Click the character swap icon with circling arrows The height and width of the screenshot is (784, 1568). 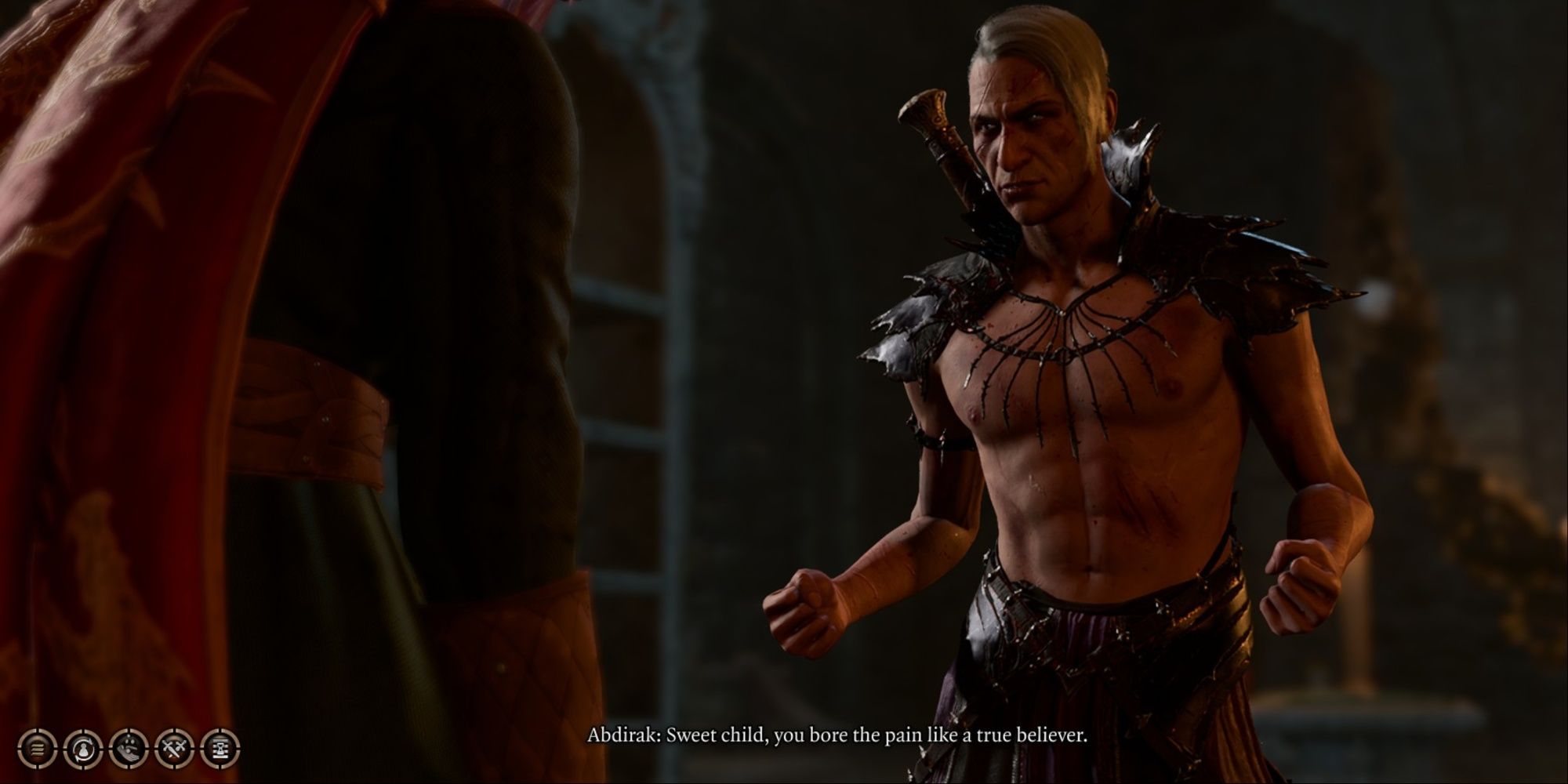pyautogui.click(x=82, y=747)
